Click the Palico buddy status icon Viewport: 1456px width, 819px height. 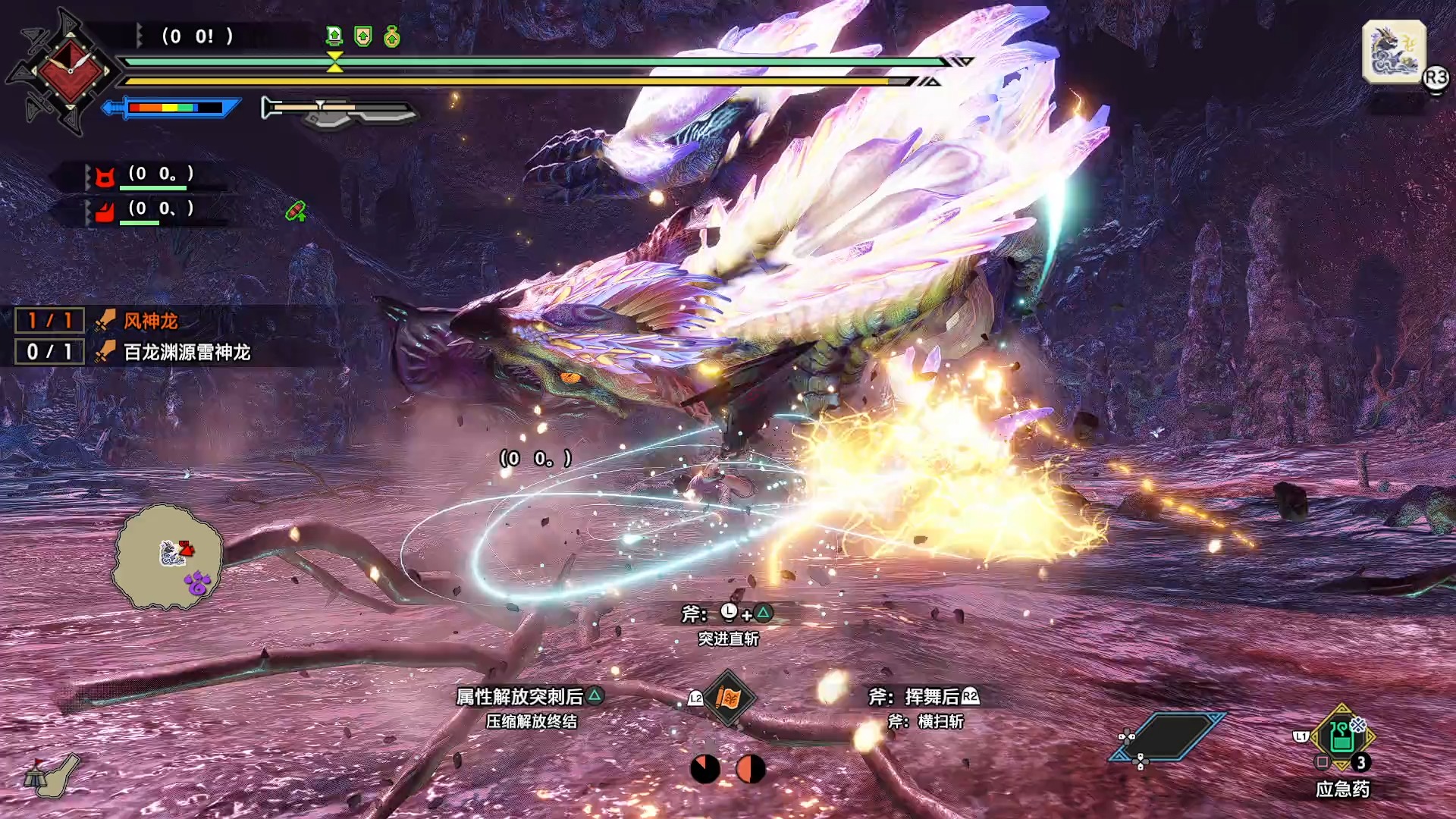click(105, 177)
